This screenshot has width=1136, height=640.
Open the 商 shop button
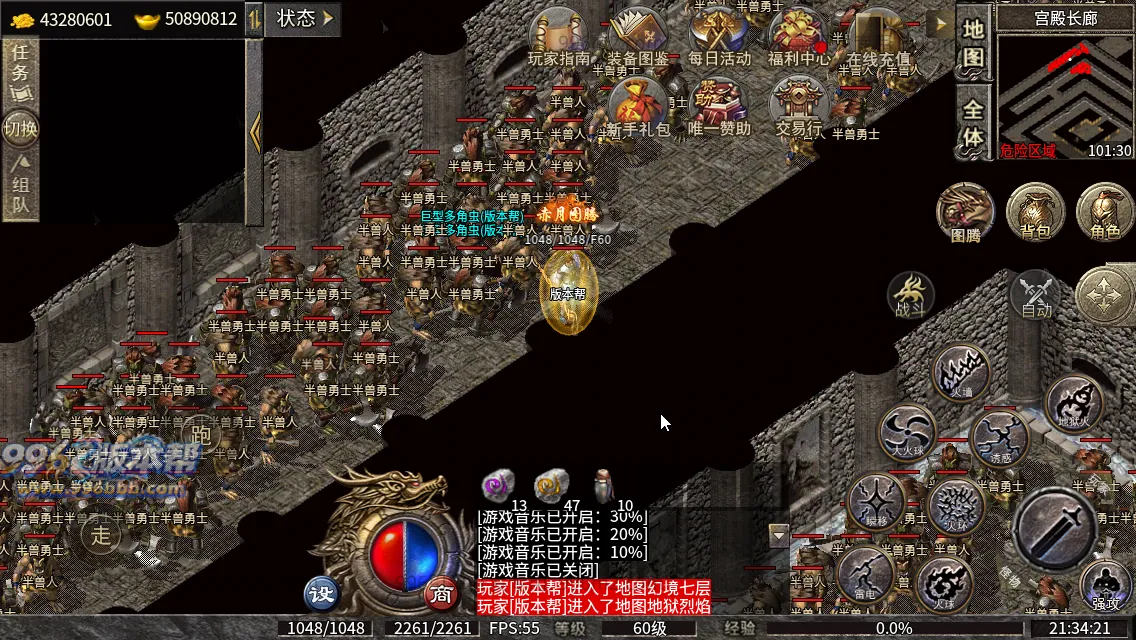pos(439,593)
